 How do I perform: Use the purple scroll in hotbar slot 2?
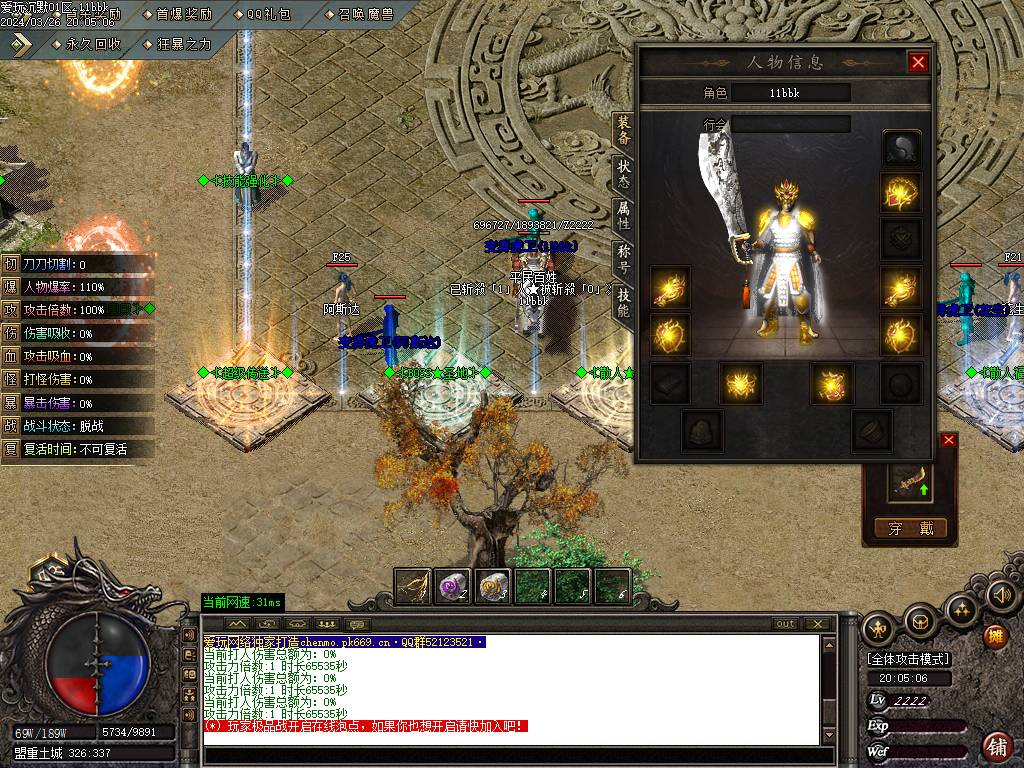tap(453, 587)
